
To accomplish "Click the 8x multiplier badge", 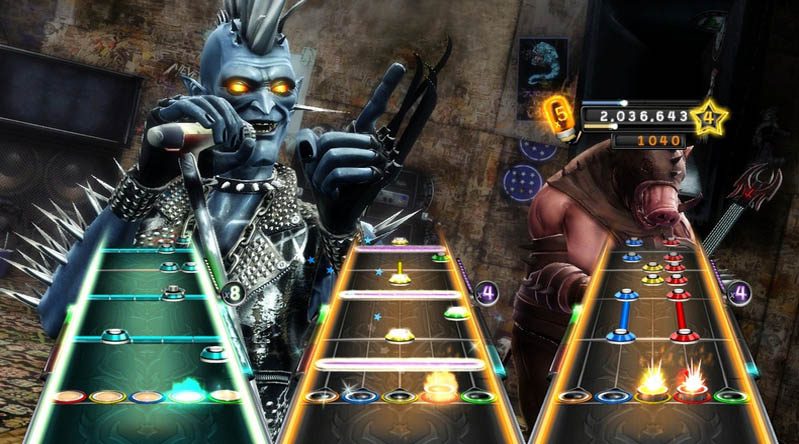I will tap(235, 294).
